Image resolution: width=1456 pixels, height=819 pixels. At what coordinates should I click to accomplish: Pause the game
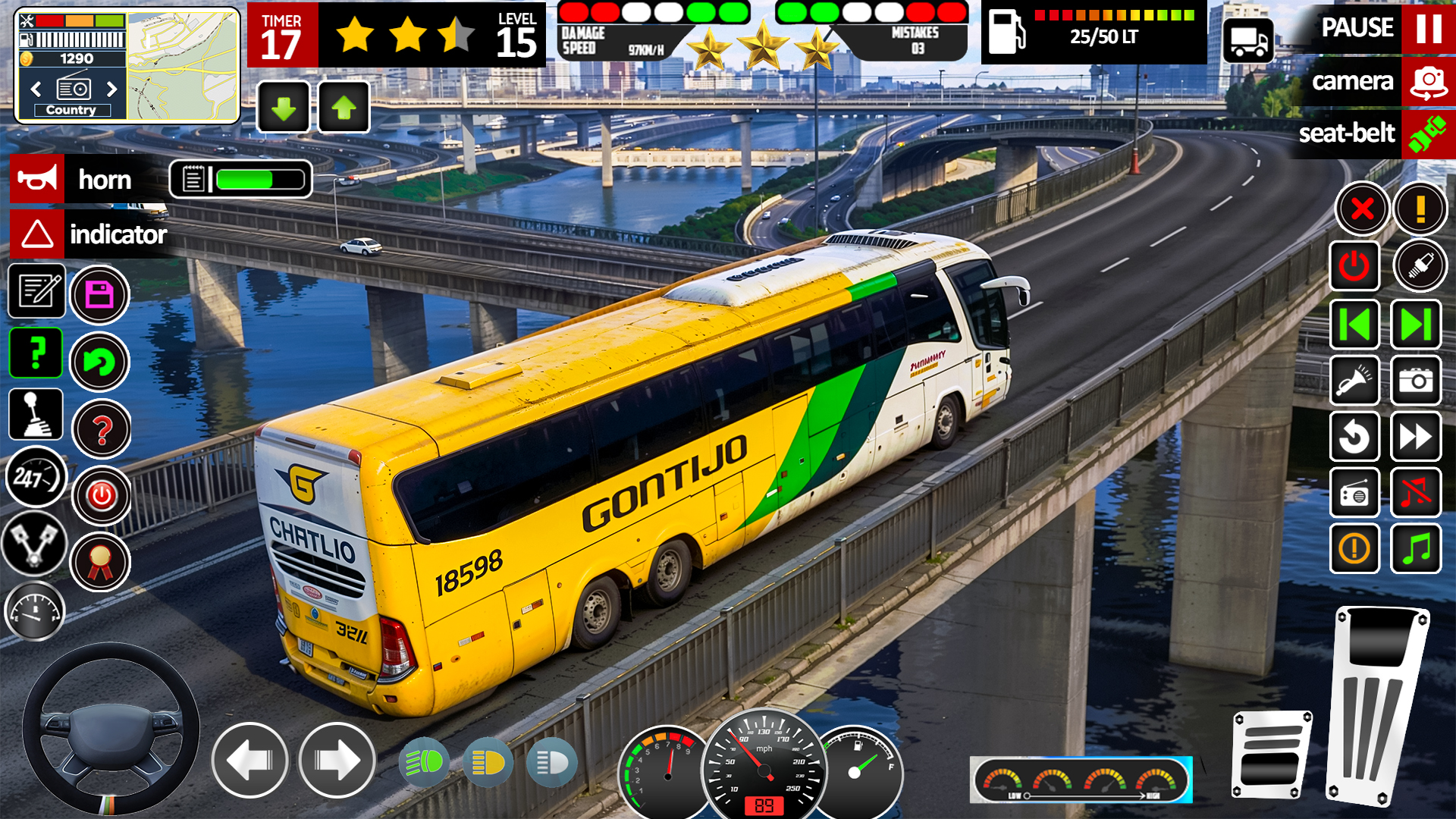click(1428, 28)
